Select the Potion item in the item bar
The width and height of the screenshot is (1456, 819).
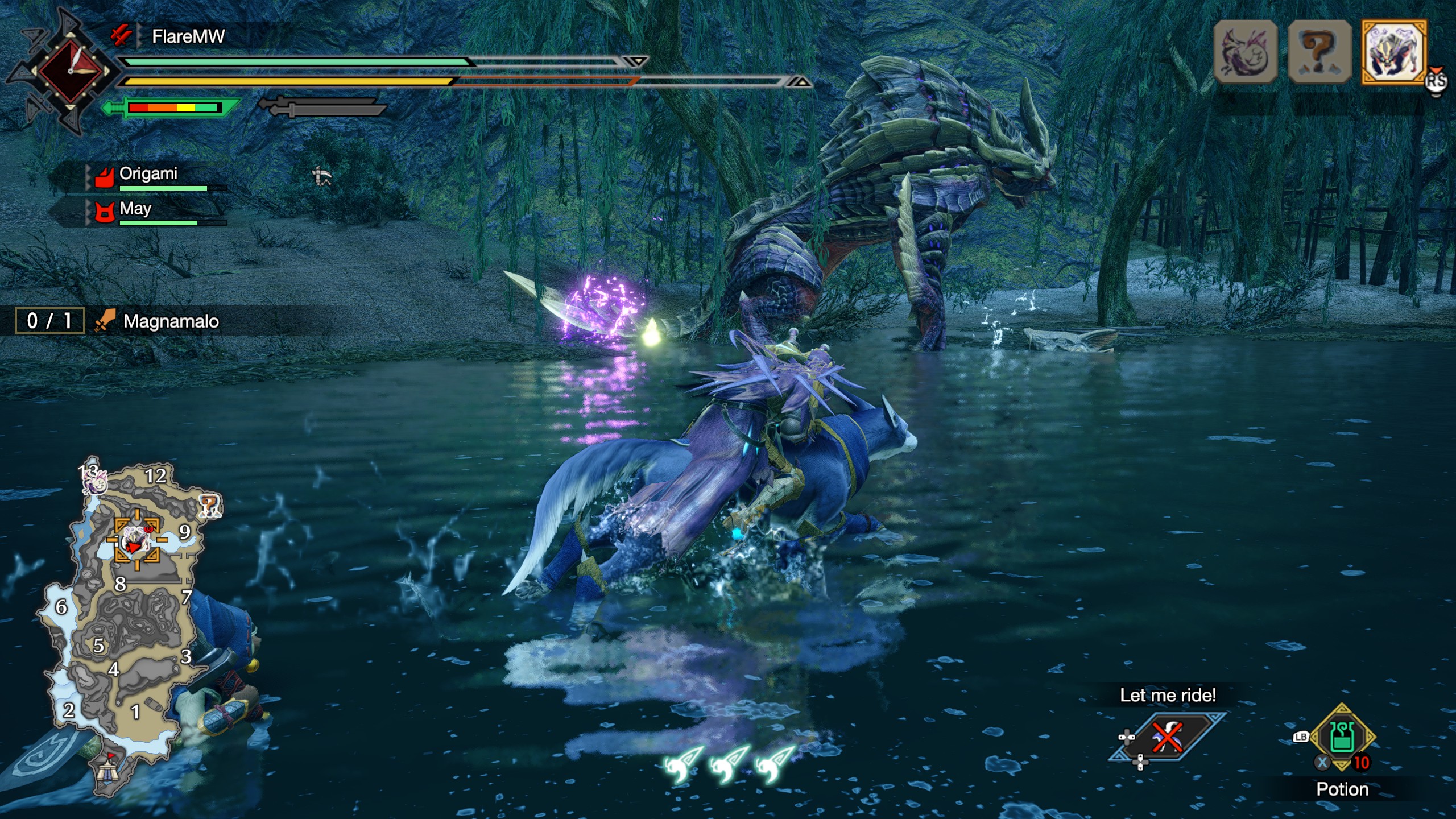pyautogui.click(x=1342, y=738)
